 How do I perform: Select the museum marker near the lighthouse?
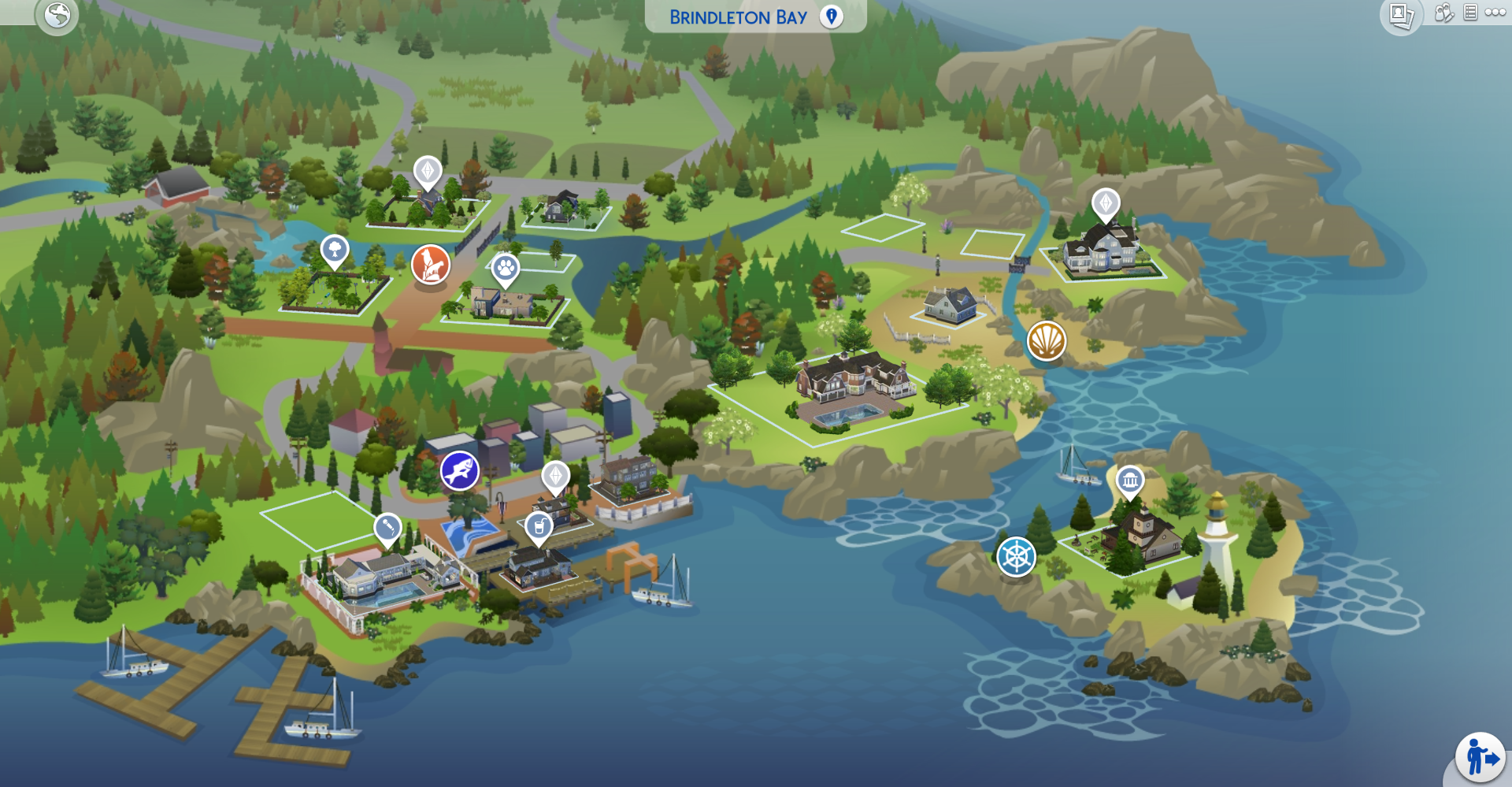click(1132, 479)
